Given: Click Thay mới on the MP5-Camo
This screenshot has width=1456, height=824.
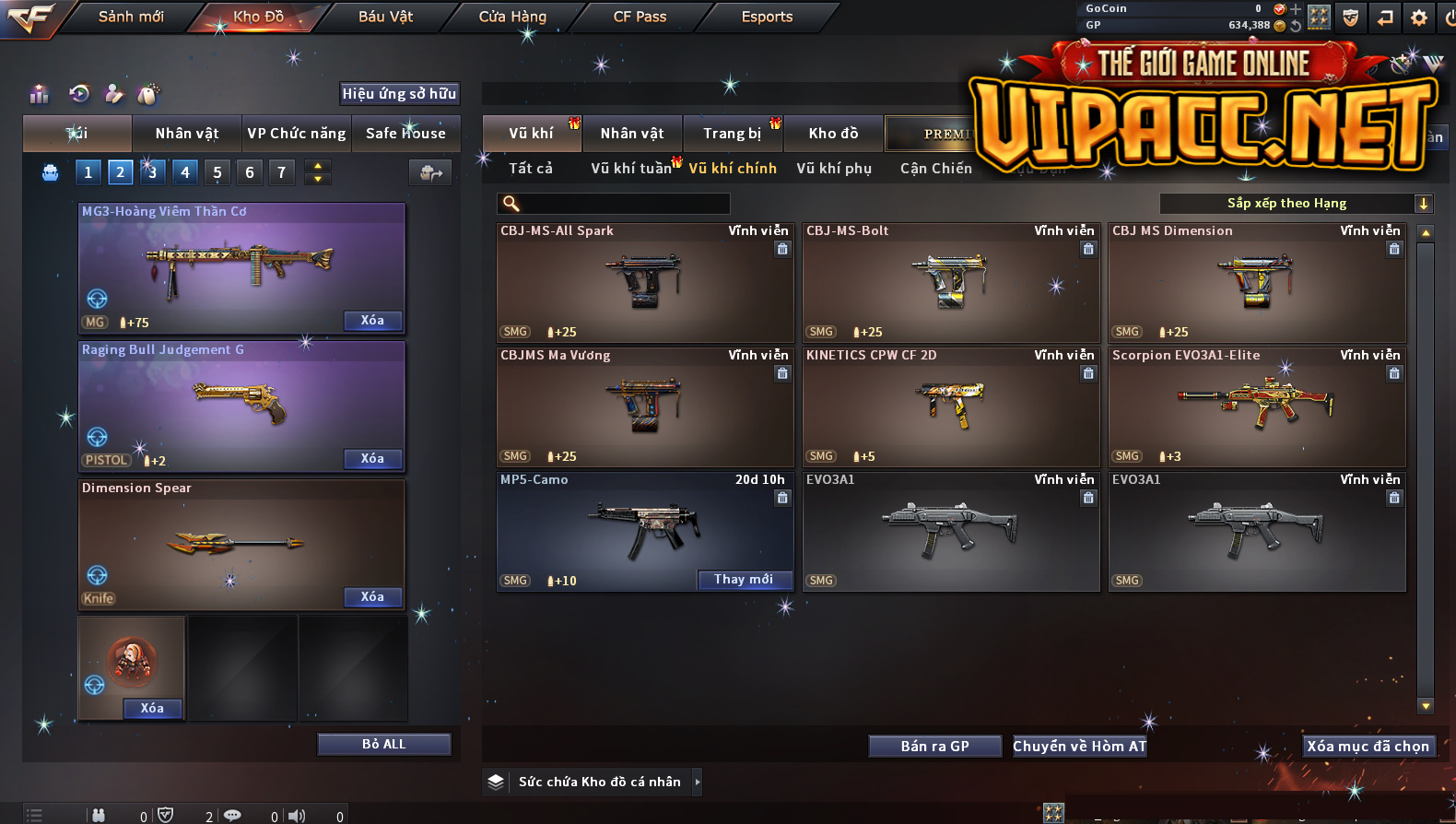Looking at the screenshot, I should pyautogui.click(x=744, y=580).
